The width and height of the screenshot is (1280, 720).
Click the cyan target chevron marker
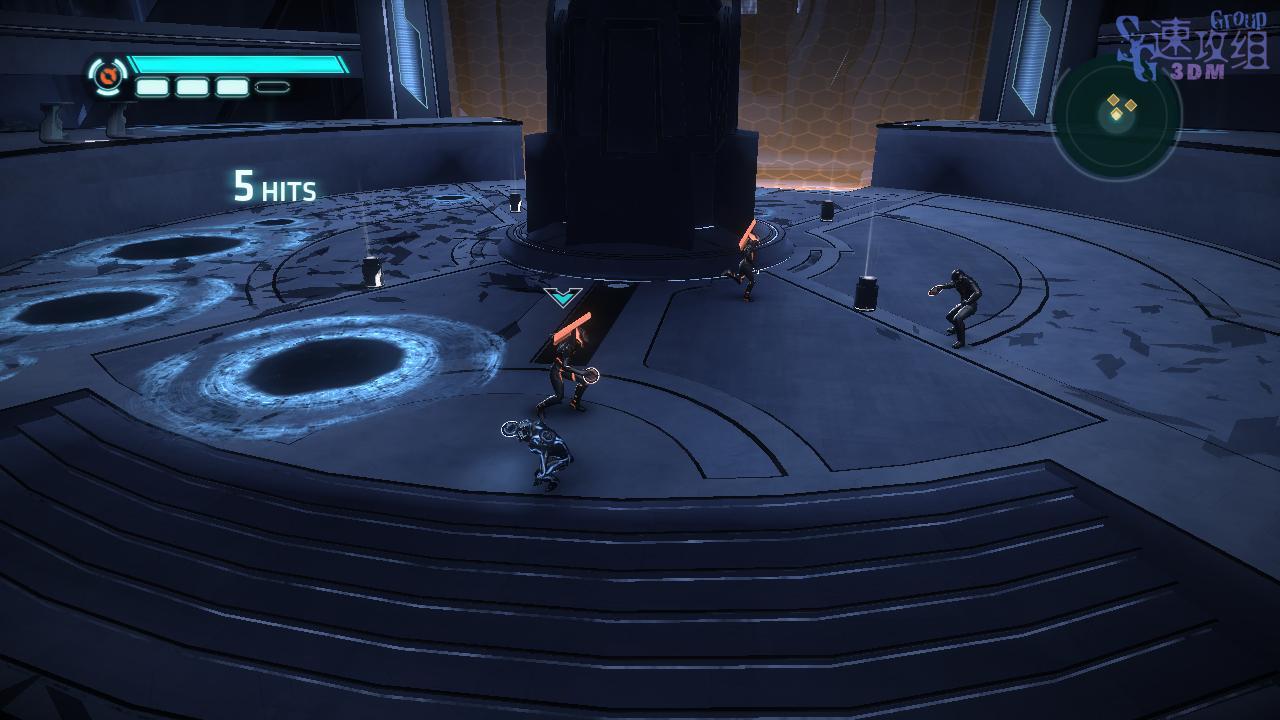pyautogui.click(x=563, y=296)
